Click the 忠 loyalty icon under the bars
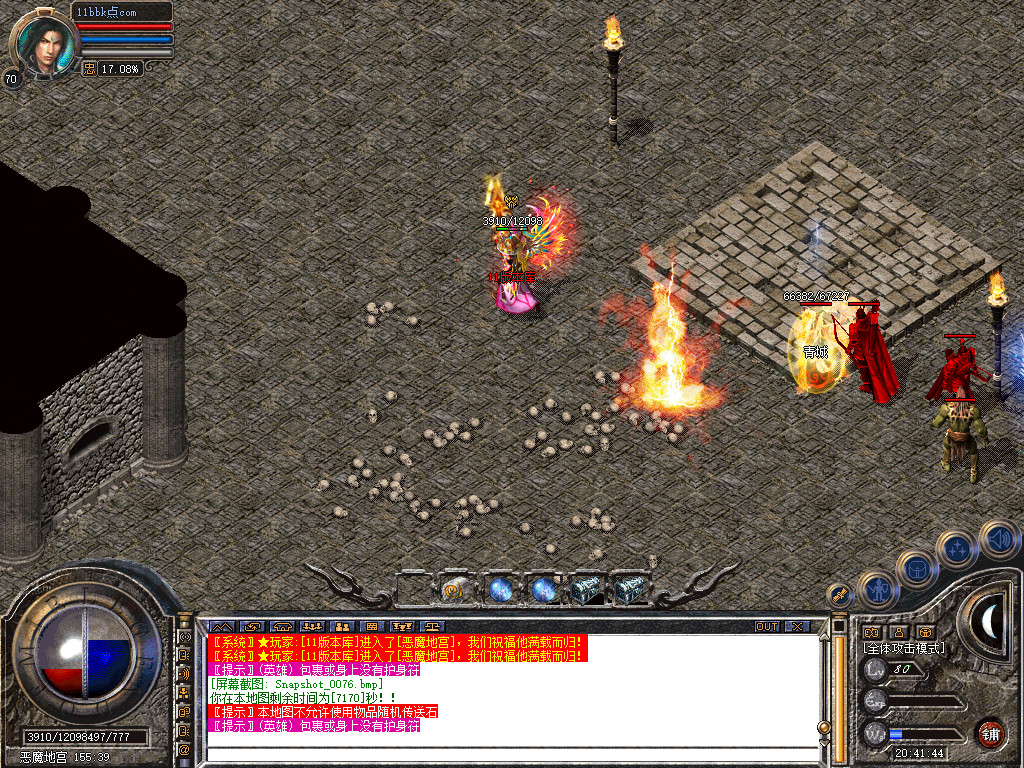Viewport: 1024px width, 768px height. (89, 68)
